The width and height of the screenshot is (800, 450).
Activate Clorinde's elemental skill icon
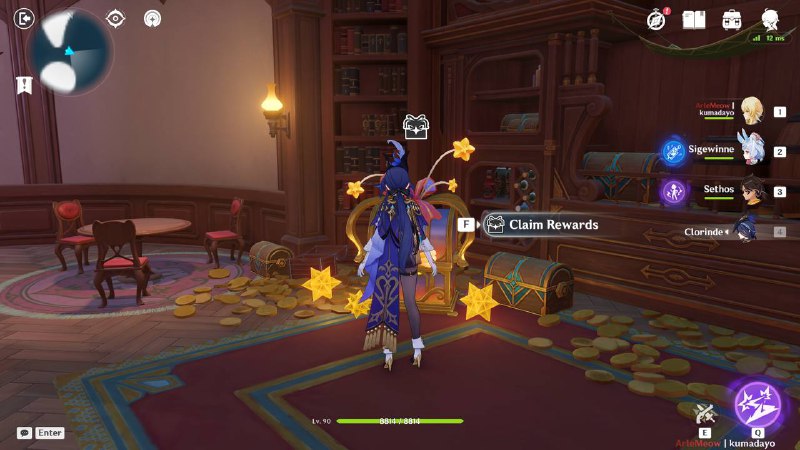[707, 411]
